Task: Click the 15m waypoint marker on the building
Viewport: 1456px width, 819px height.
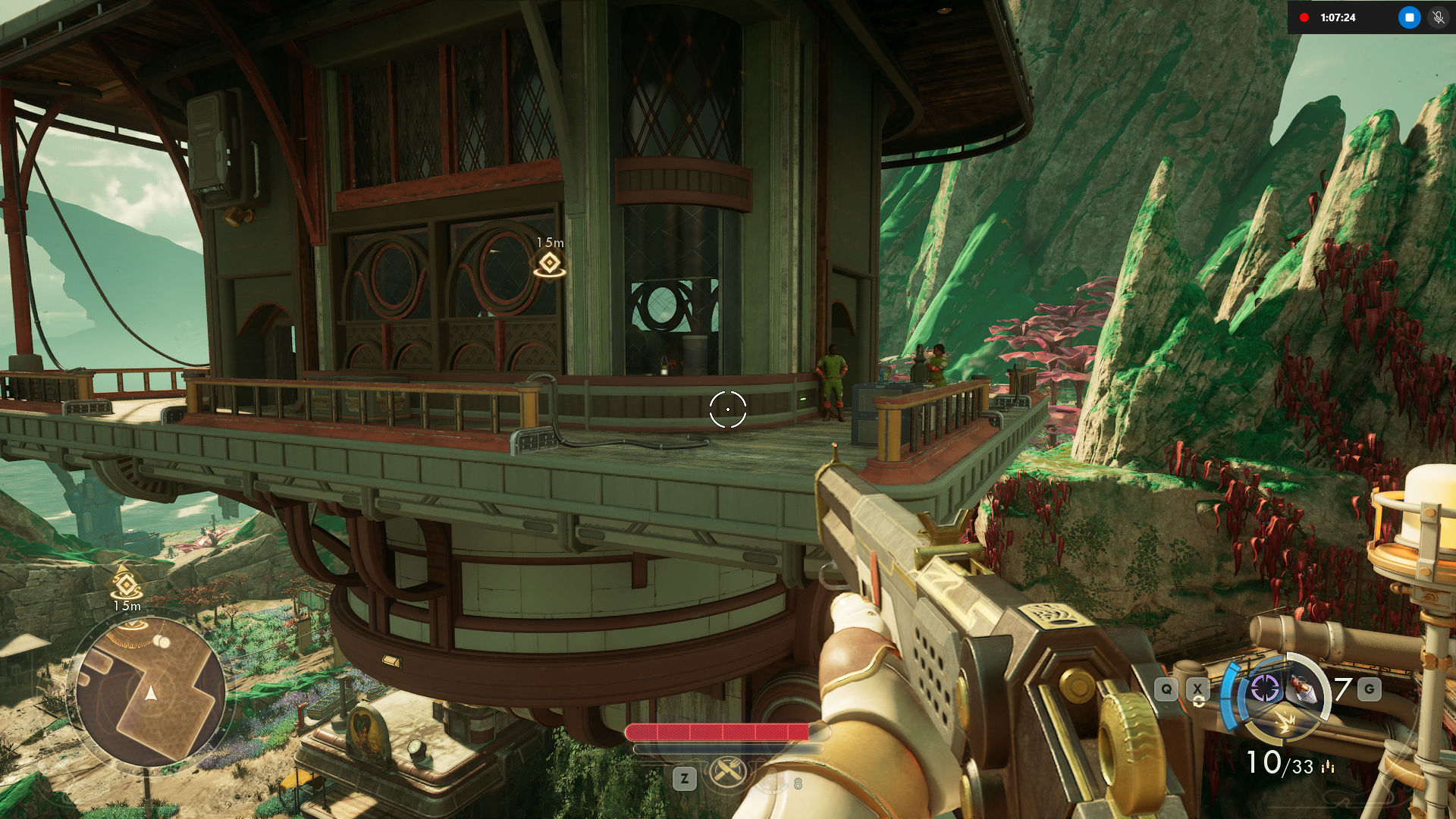Action: coord(549,264)
